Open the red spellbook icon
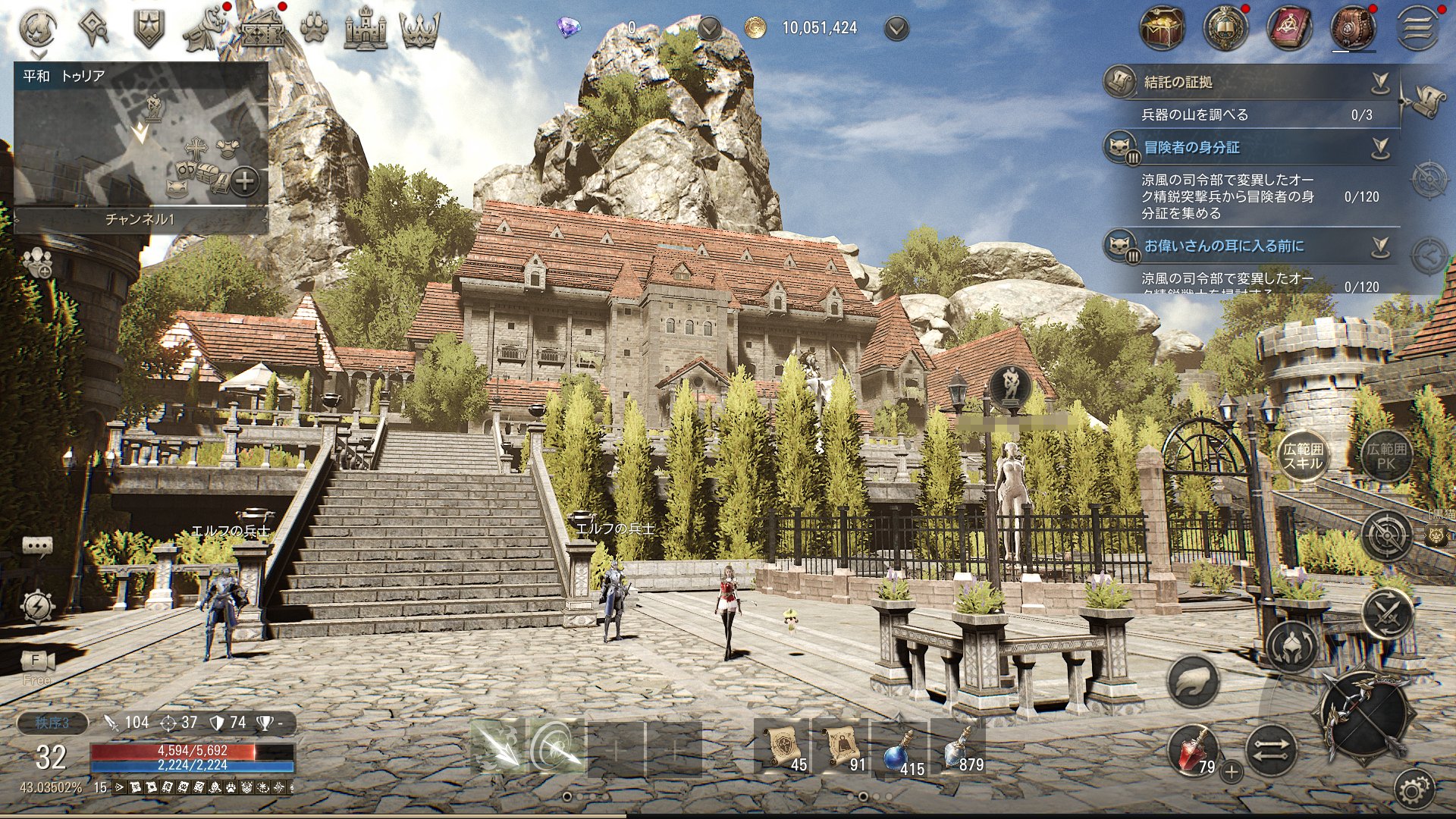This screenshot has height=819, width=1456. 1289,30
